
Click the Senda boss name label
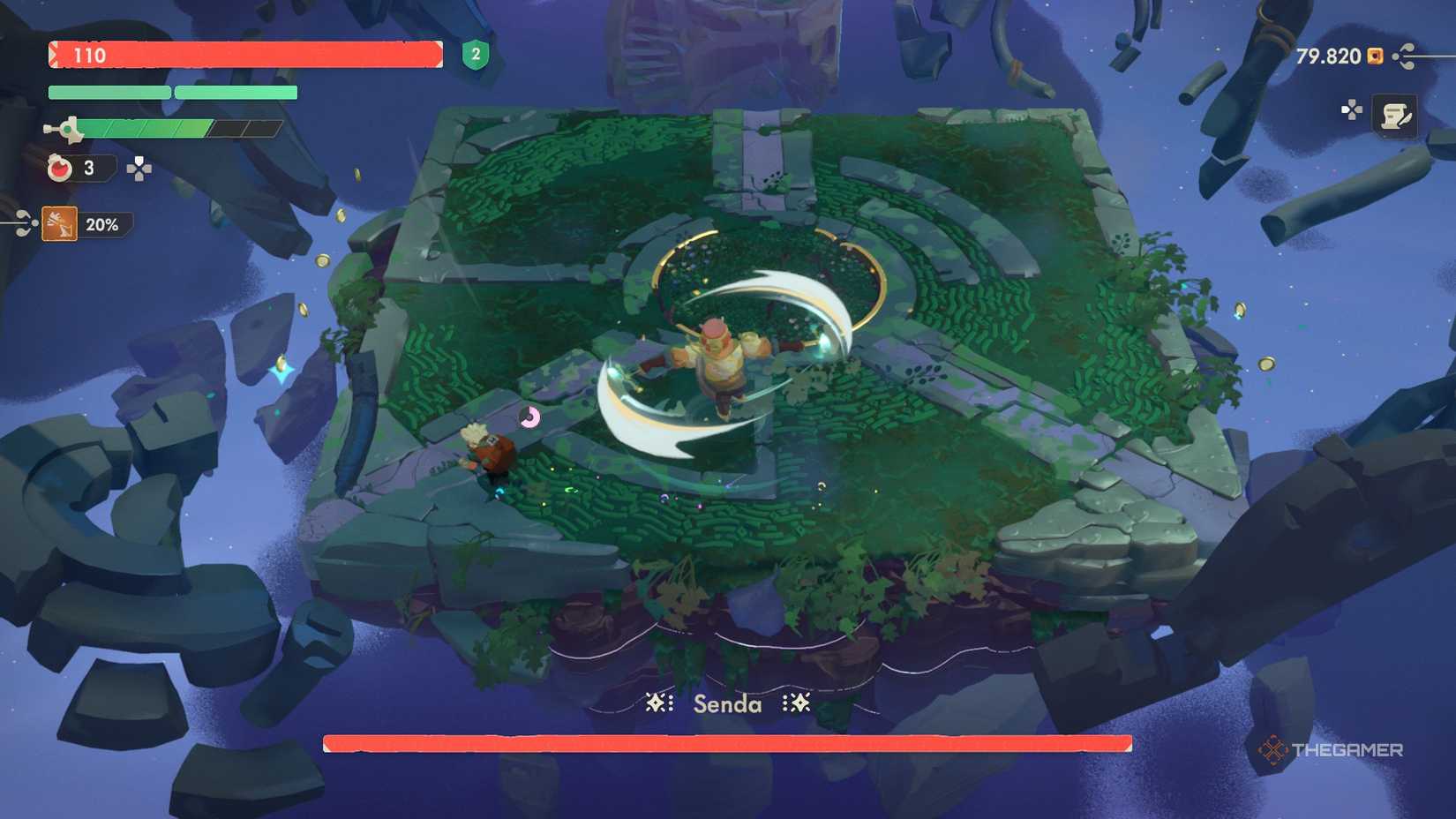click(725, 704)
